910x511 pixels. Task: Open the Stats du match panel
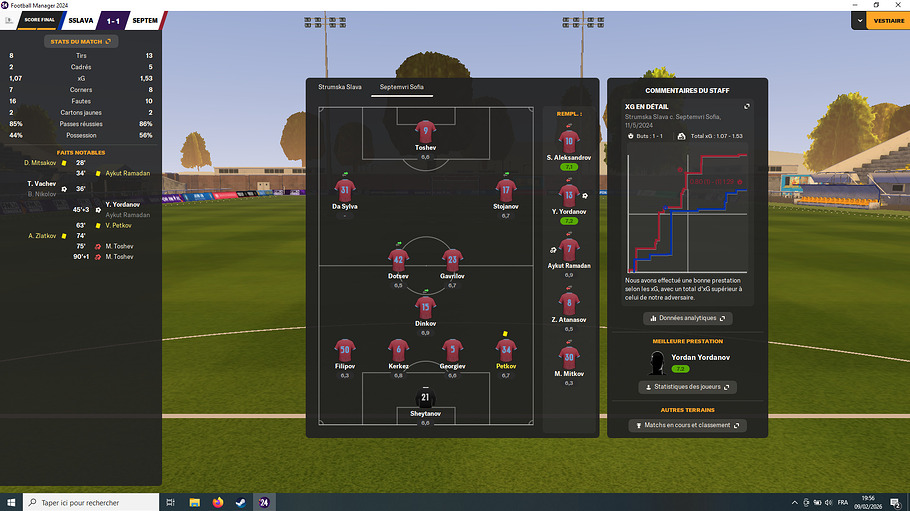80,41
